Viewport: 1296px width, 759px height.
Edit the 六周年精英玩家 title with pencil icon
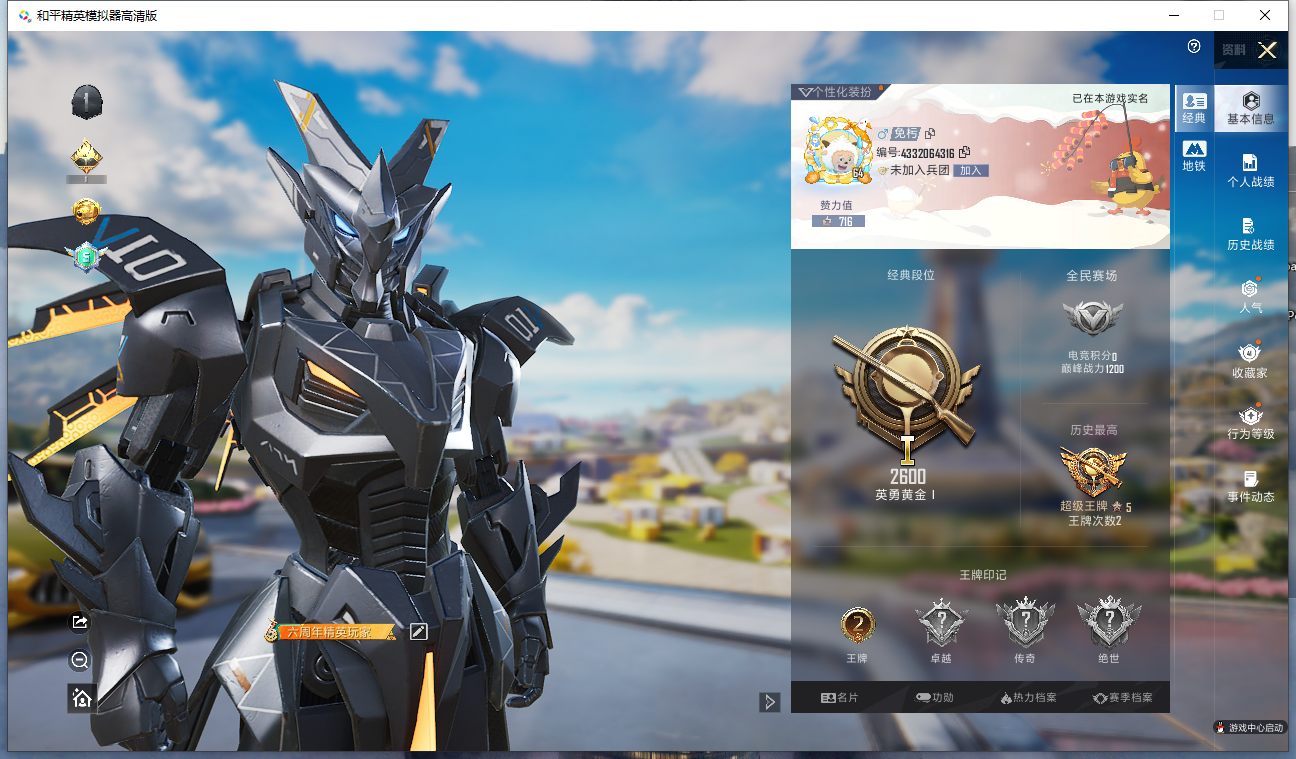[x=418, y=631]
